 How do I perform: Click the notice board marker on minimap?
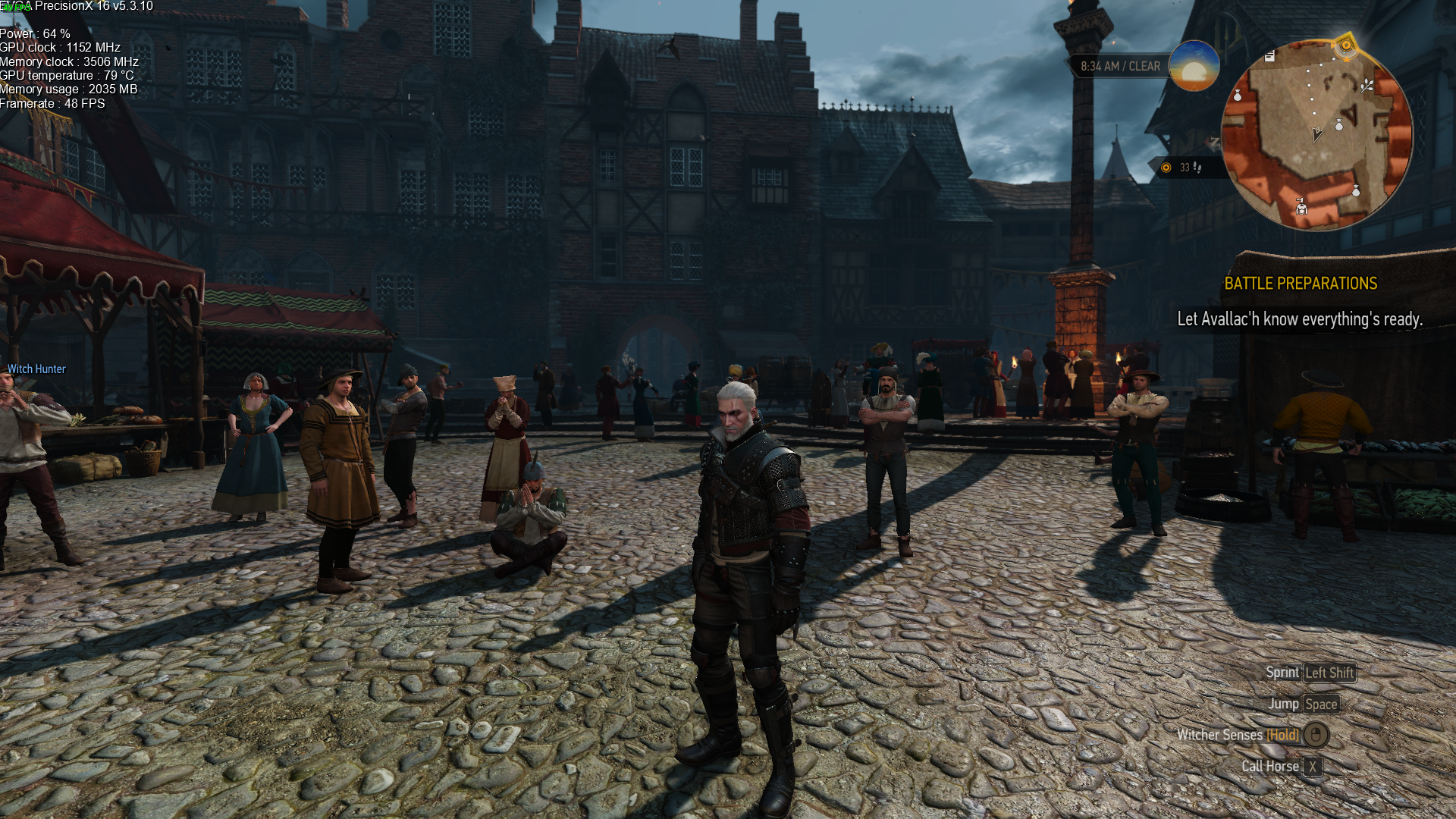pos(1270,56)
